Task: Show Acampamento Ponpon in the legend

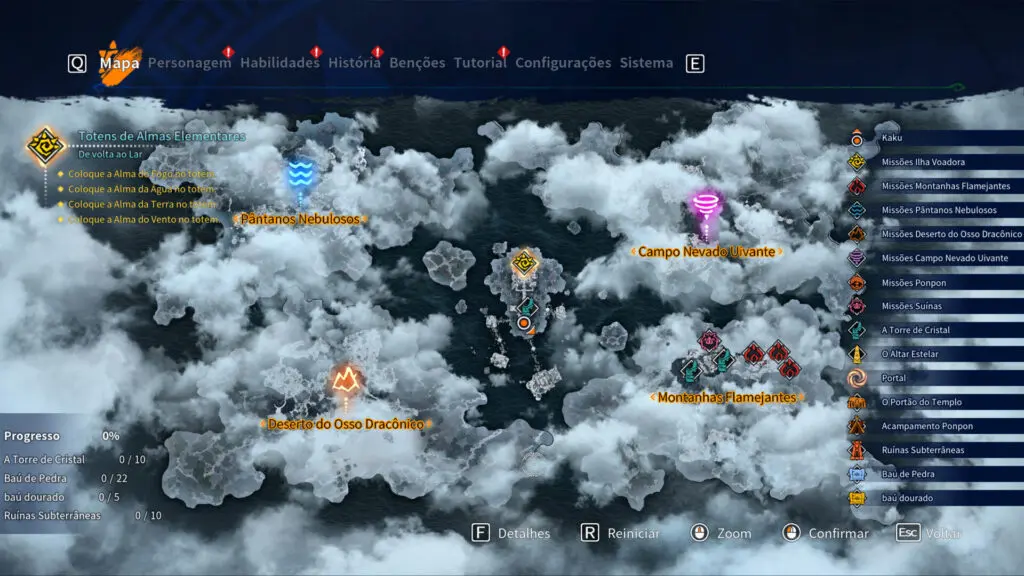Action: coord(926,426)
